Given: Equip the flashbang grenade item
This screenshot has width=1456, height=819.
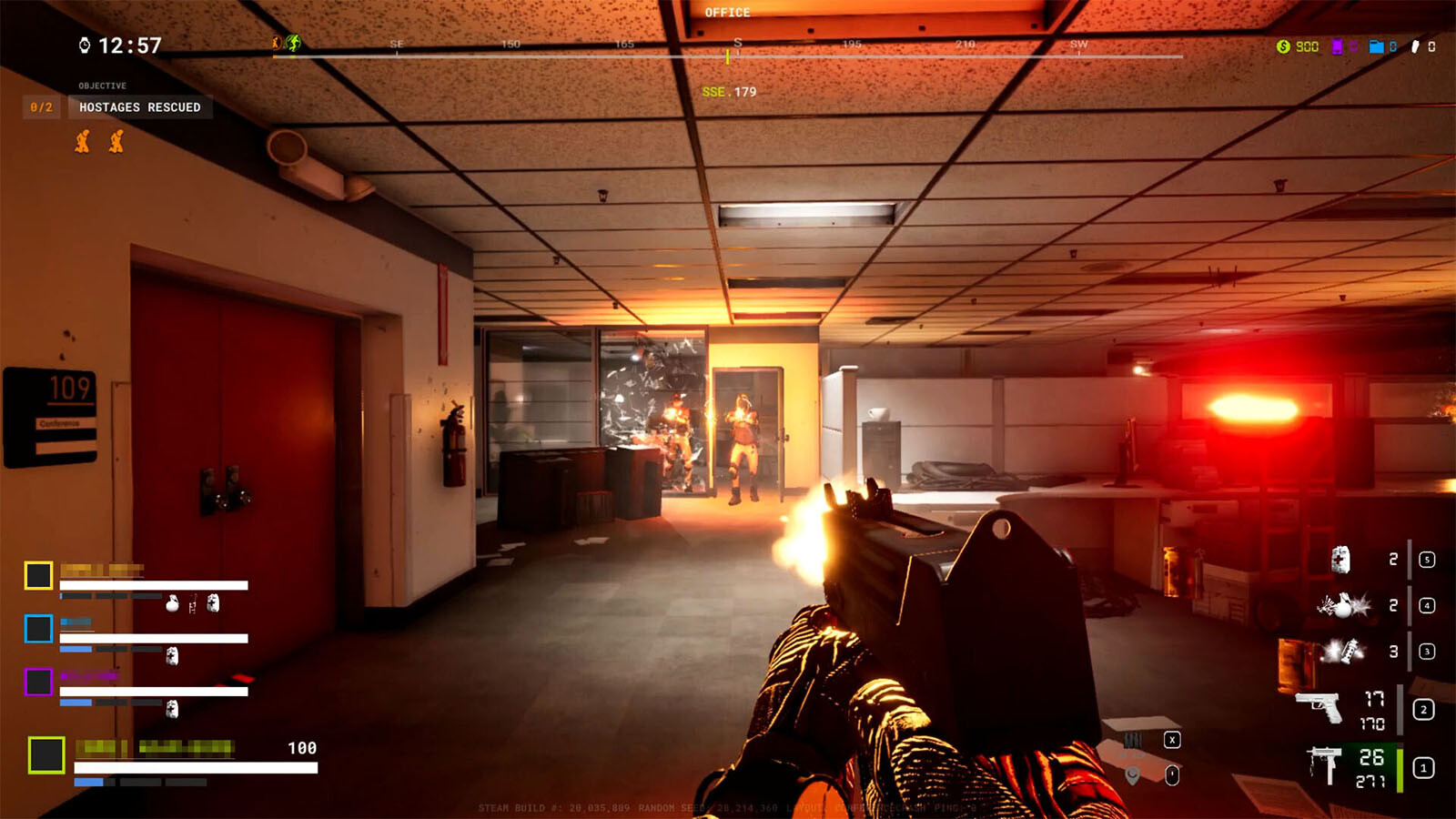Looking at the screenshot, I should pyautogui.click(x=1343, y=652).
